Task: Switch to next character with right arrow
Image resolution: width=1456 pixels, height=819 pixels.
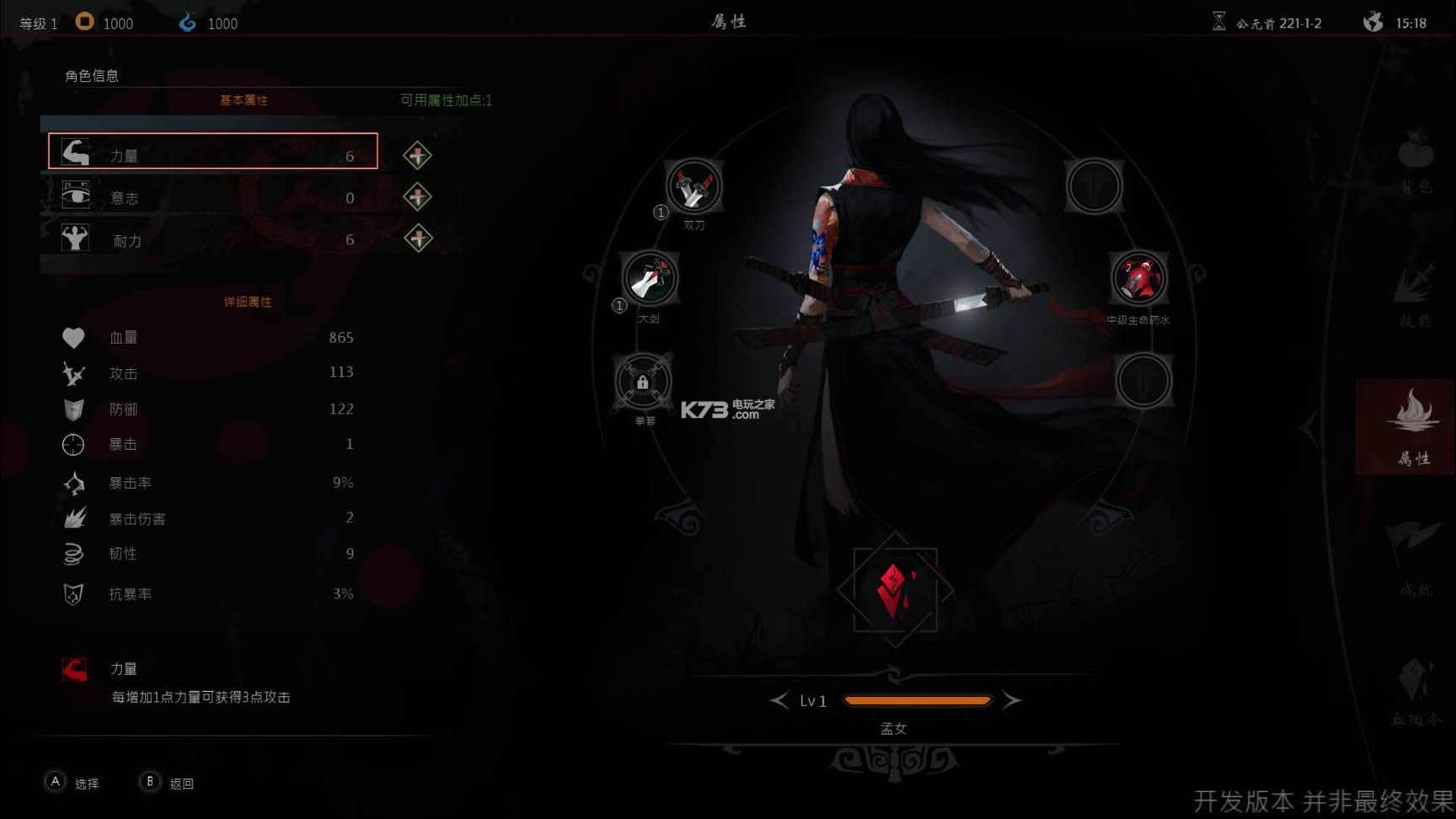Action: tap(1011, 700)
